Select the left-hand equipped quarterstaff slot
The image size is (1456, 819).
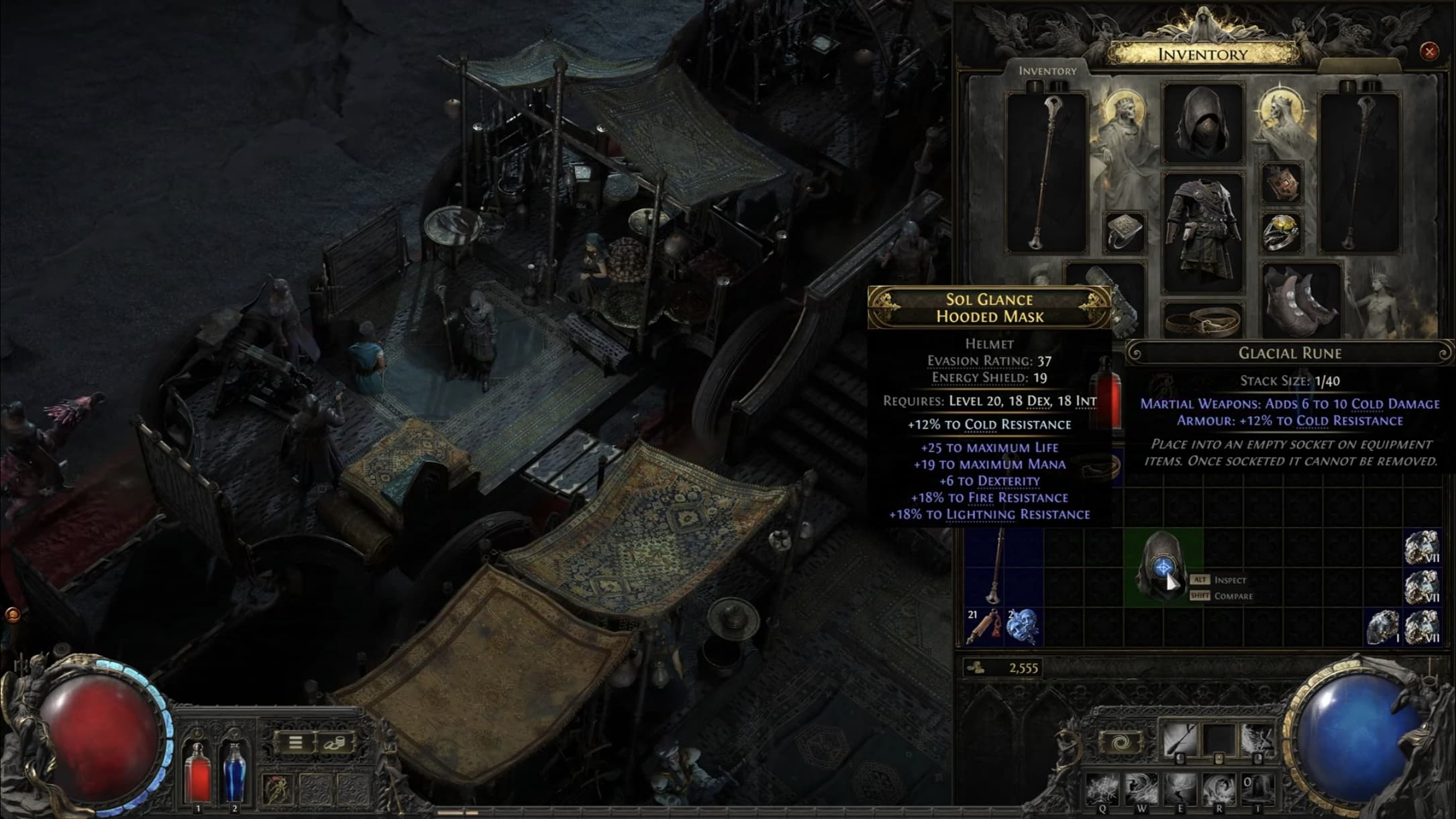pyautogui.click(x=1046, y=173)
